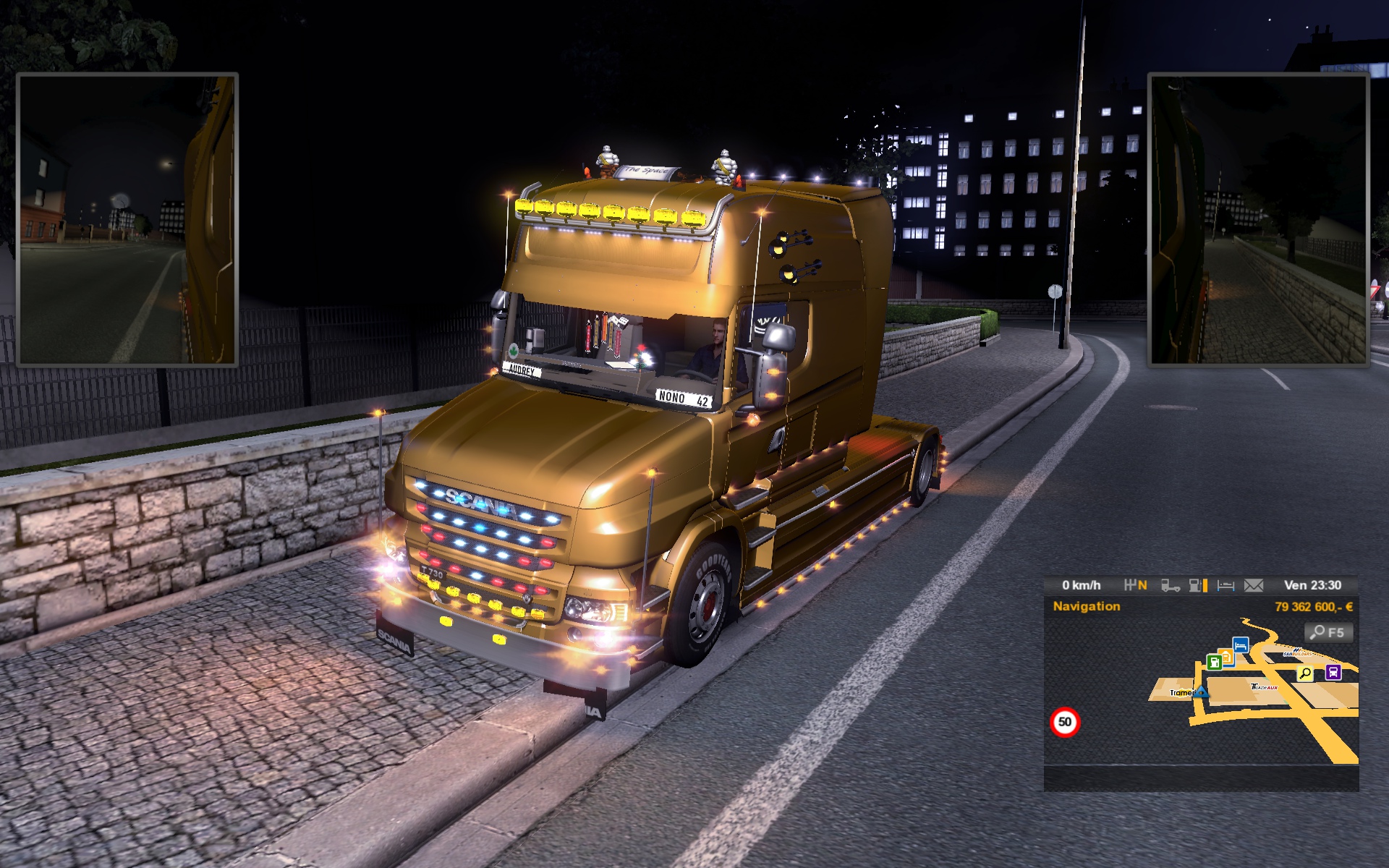Select the purple truck dealer map marker

click(x=1333, y=673)
